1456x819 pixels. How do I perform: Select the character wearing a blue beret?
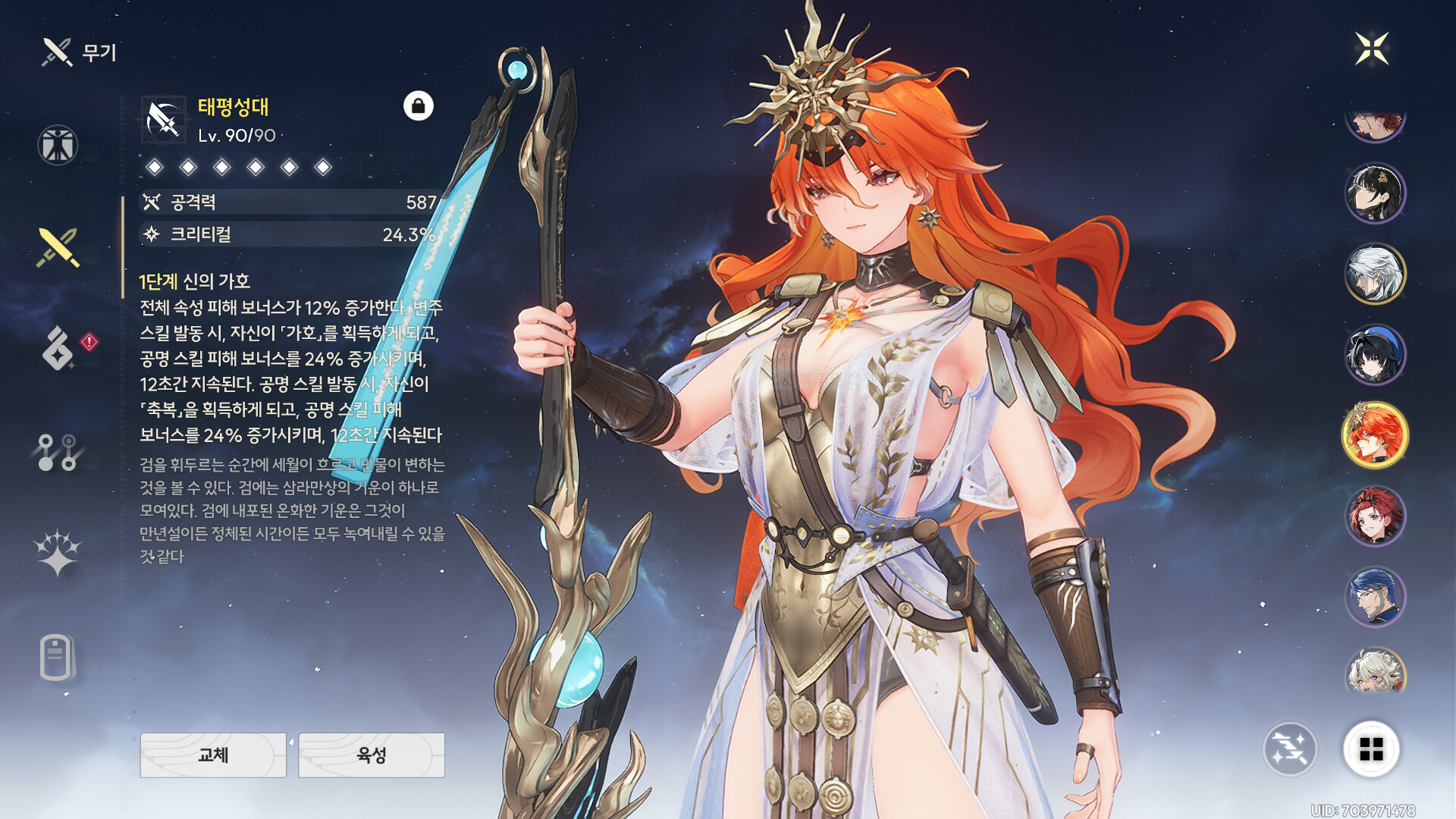tap(1375, 354)
